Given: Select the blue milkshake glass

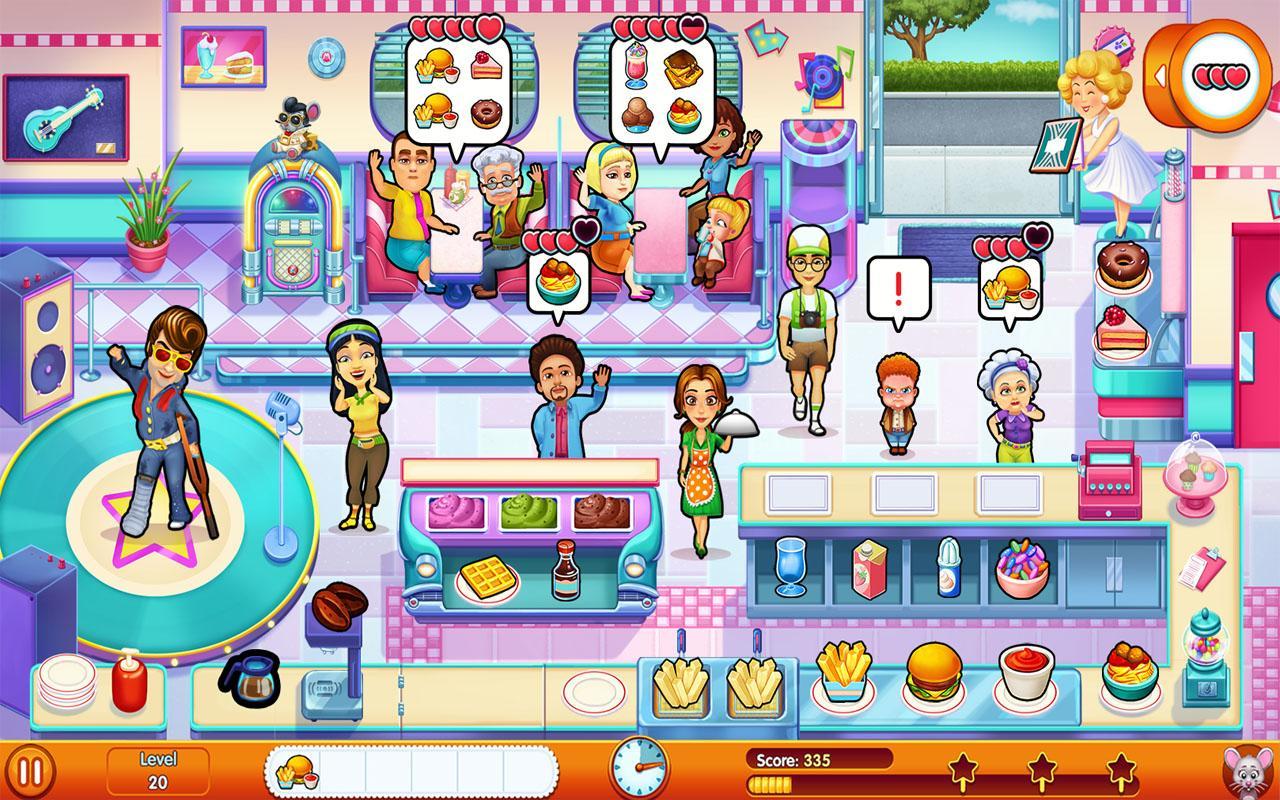Looking at the screenshot, I should pyautogui.click(x=790, y=568).
